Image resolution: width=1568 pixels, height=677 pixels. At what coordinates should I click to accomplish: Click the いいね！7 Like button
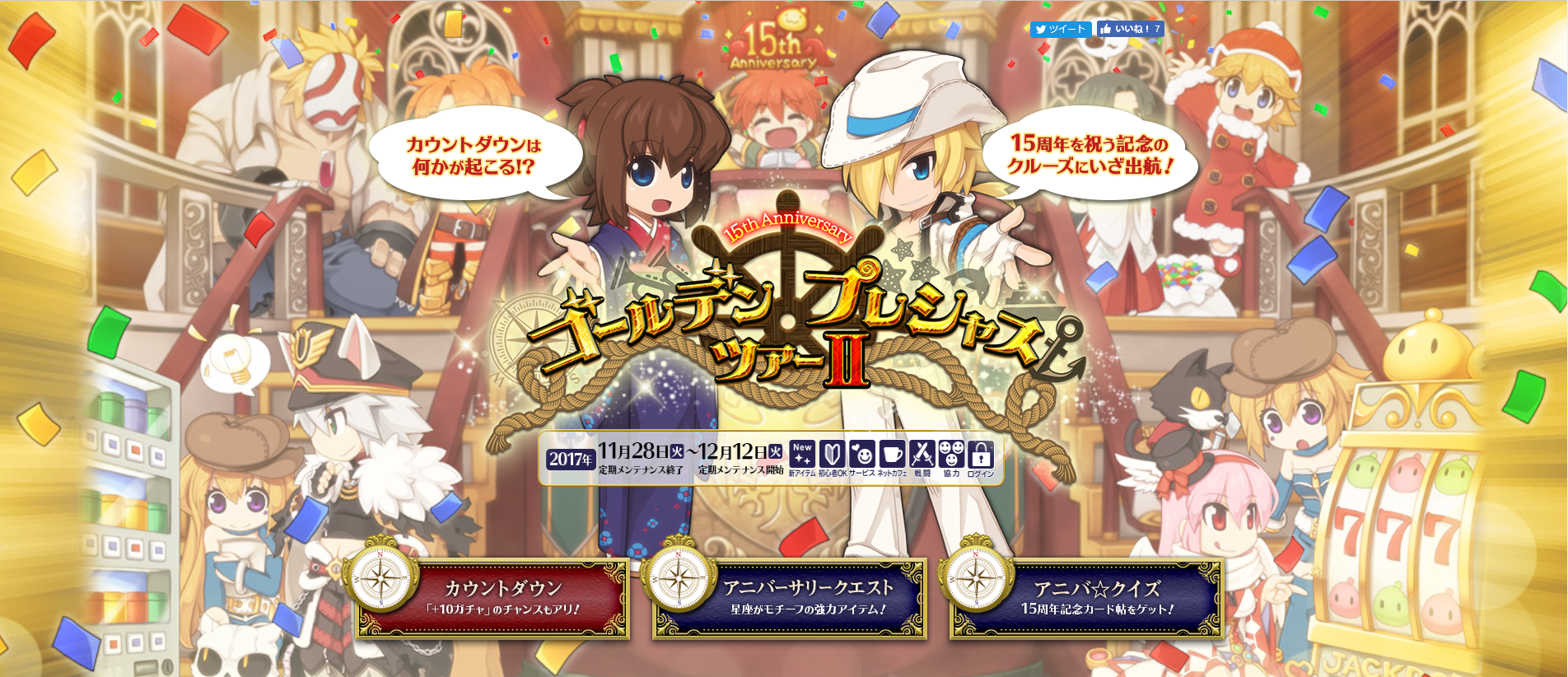click(1132, 29)
